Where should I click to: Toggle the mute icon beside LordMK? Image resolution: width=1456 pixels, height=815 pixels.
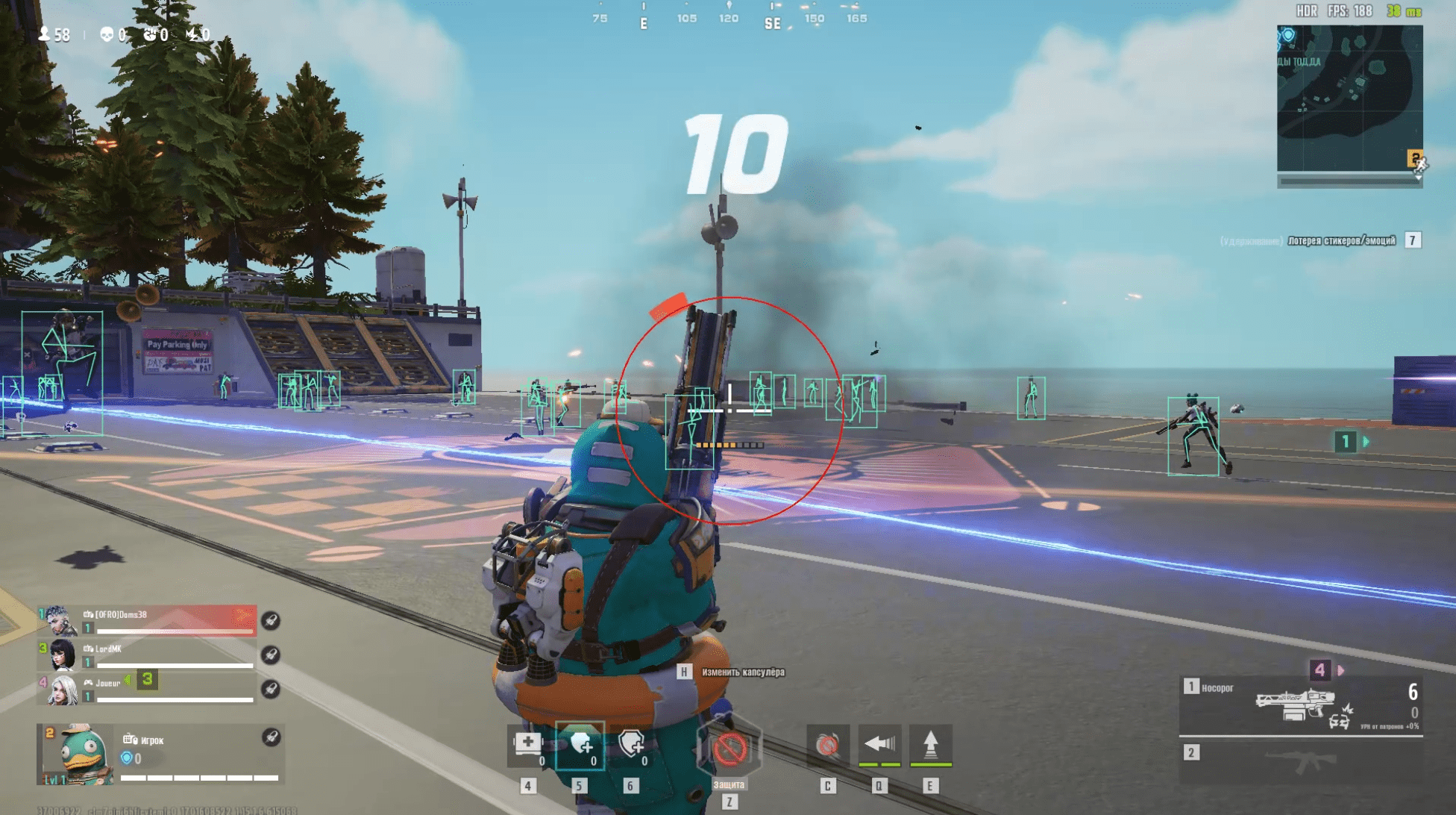271,655
